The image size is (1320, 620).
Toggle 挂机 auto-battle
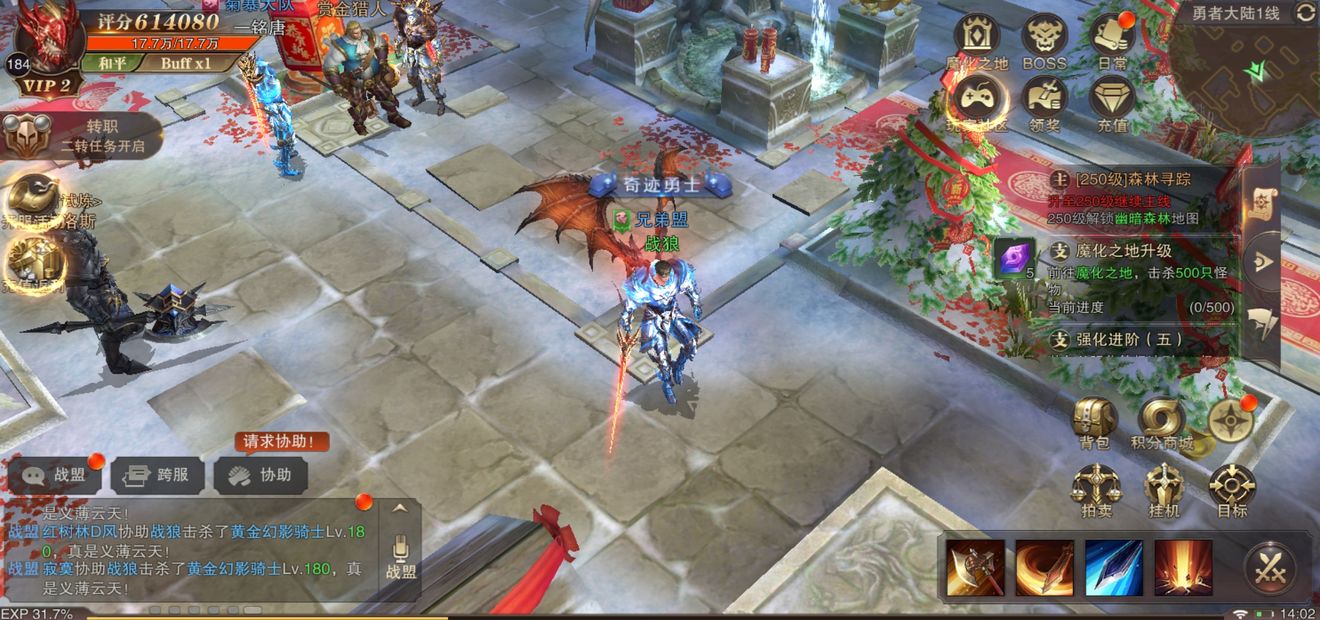[1164, 490]
